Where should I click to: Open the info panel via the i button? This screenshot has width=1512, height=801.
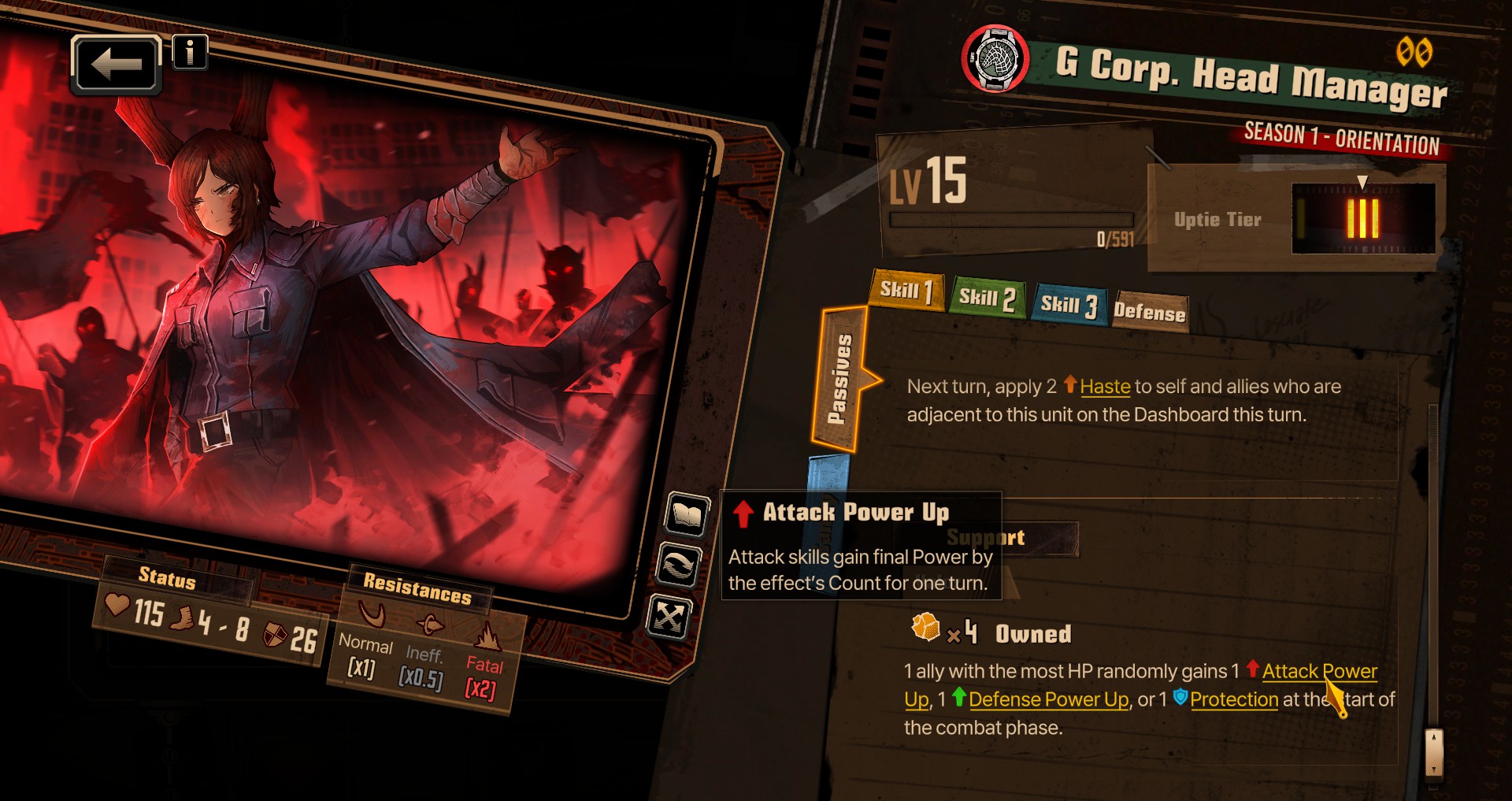point(189,52)
